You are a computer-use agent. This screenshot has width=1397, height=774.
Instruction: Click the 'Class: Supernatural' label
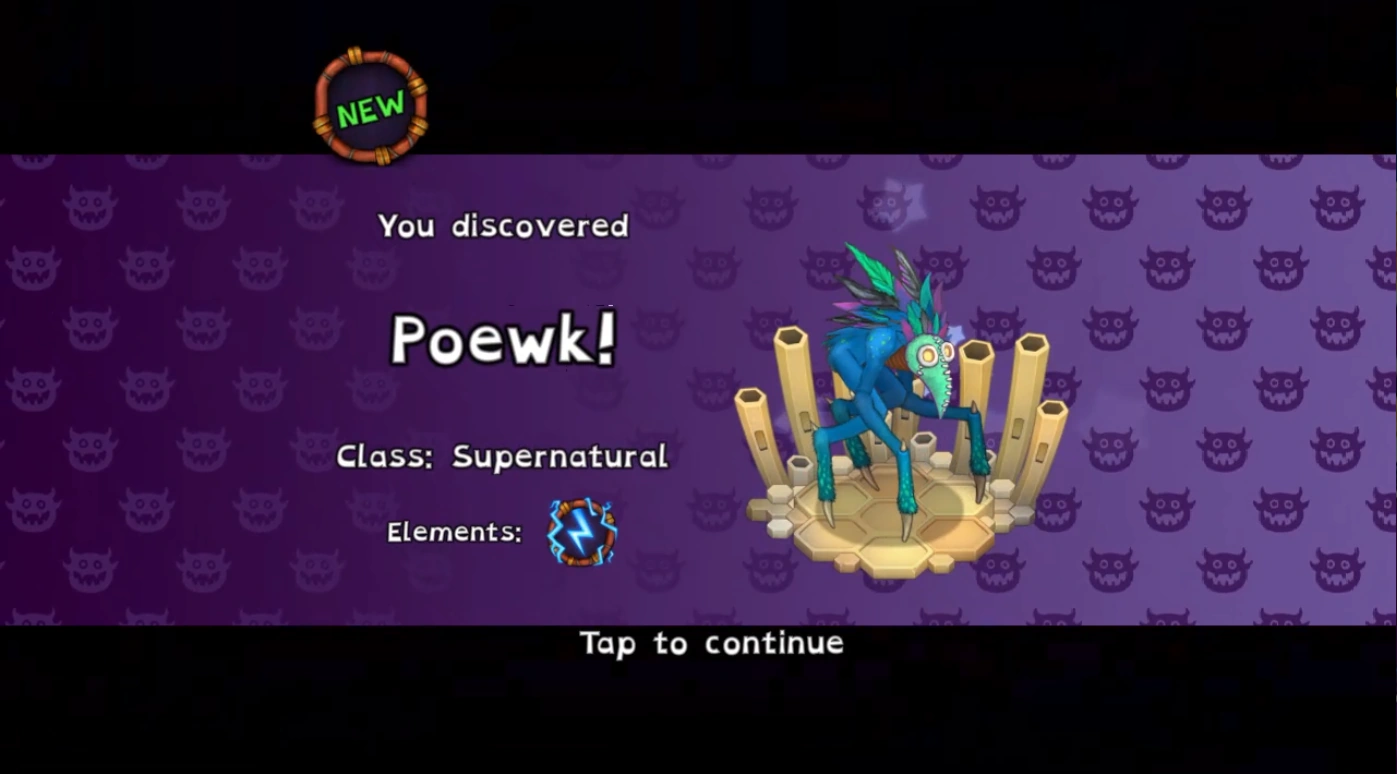click(502, 457)
